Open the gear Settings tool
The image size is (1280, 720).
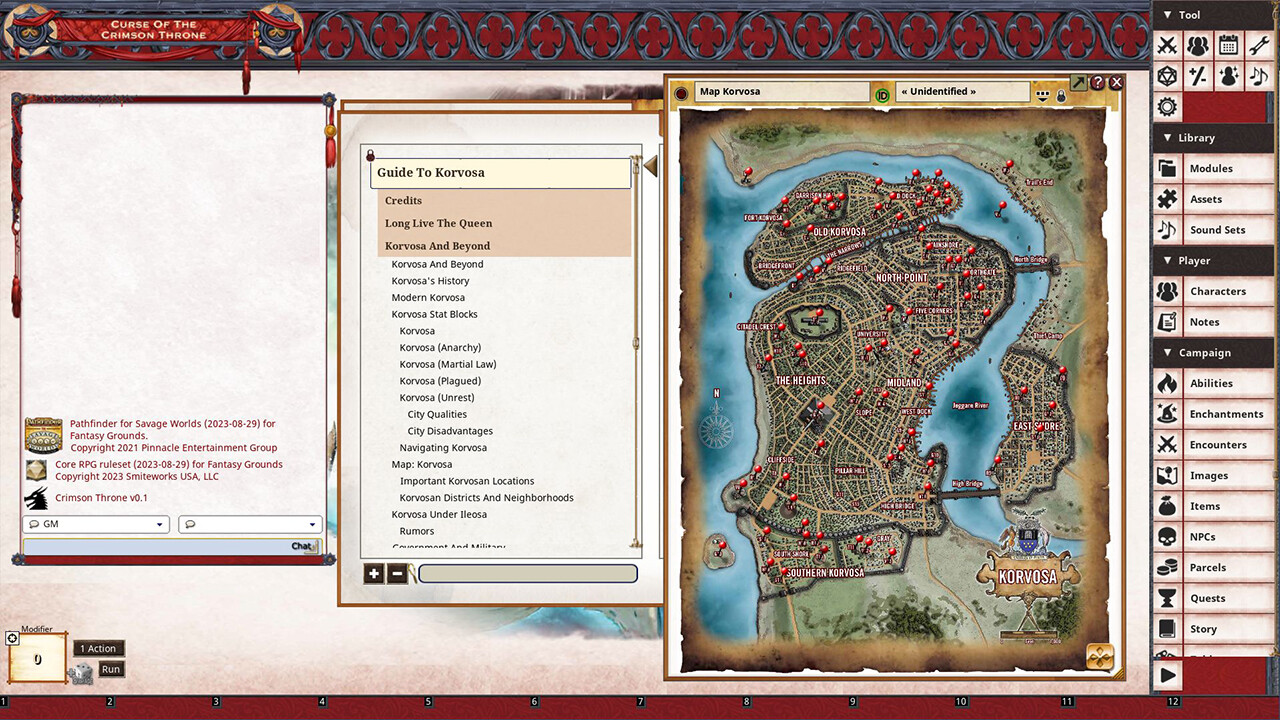(1167, 106)
